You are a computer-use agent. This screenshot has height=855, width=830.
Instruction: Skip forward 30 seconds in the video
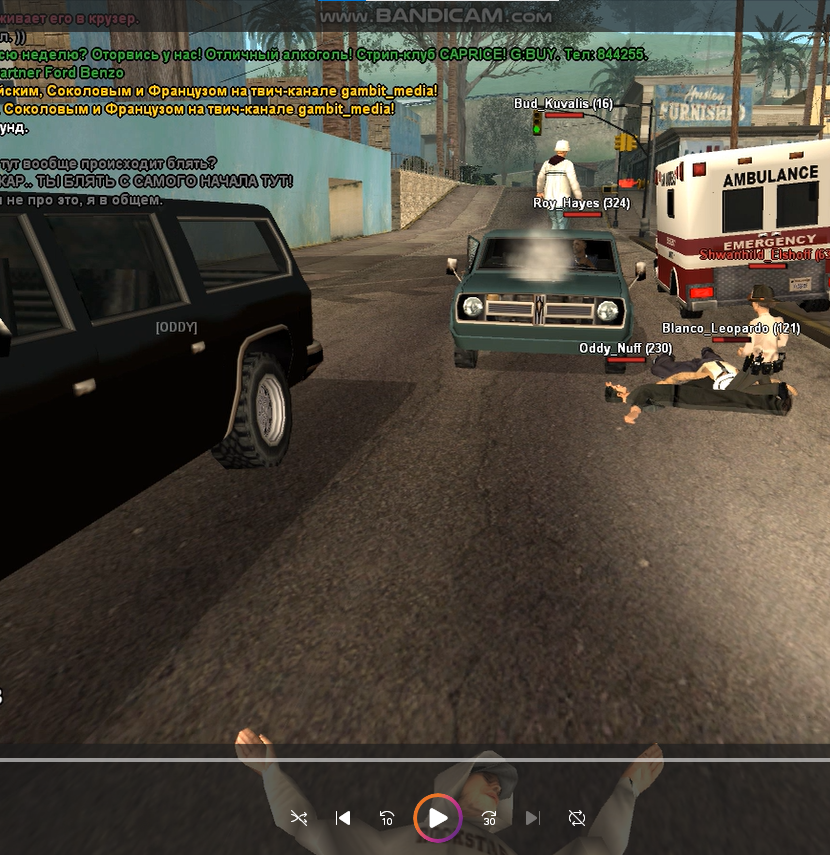[x=489, y=818]
